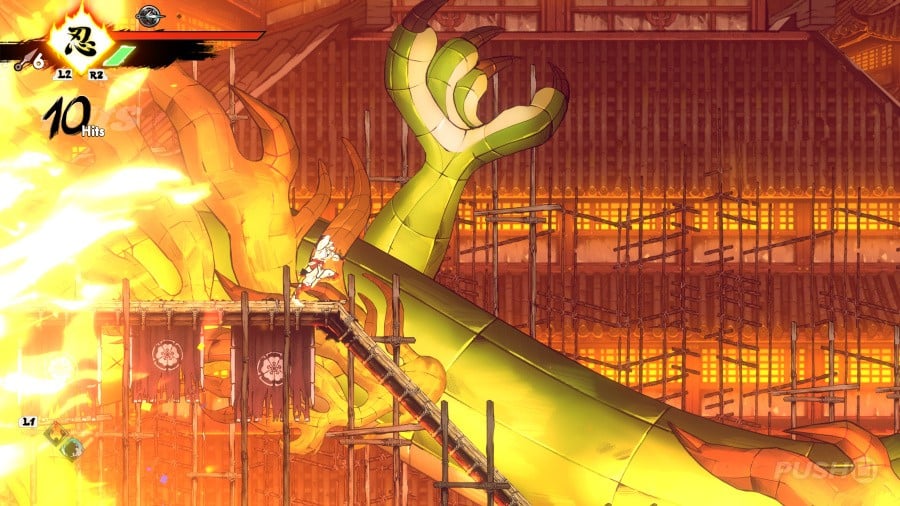Click the kunai medallion above the health bar
The width and height of the screenshot is (900, 506).
[x=151, y=14]
